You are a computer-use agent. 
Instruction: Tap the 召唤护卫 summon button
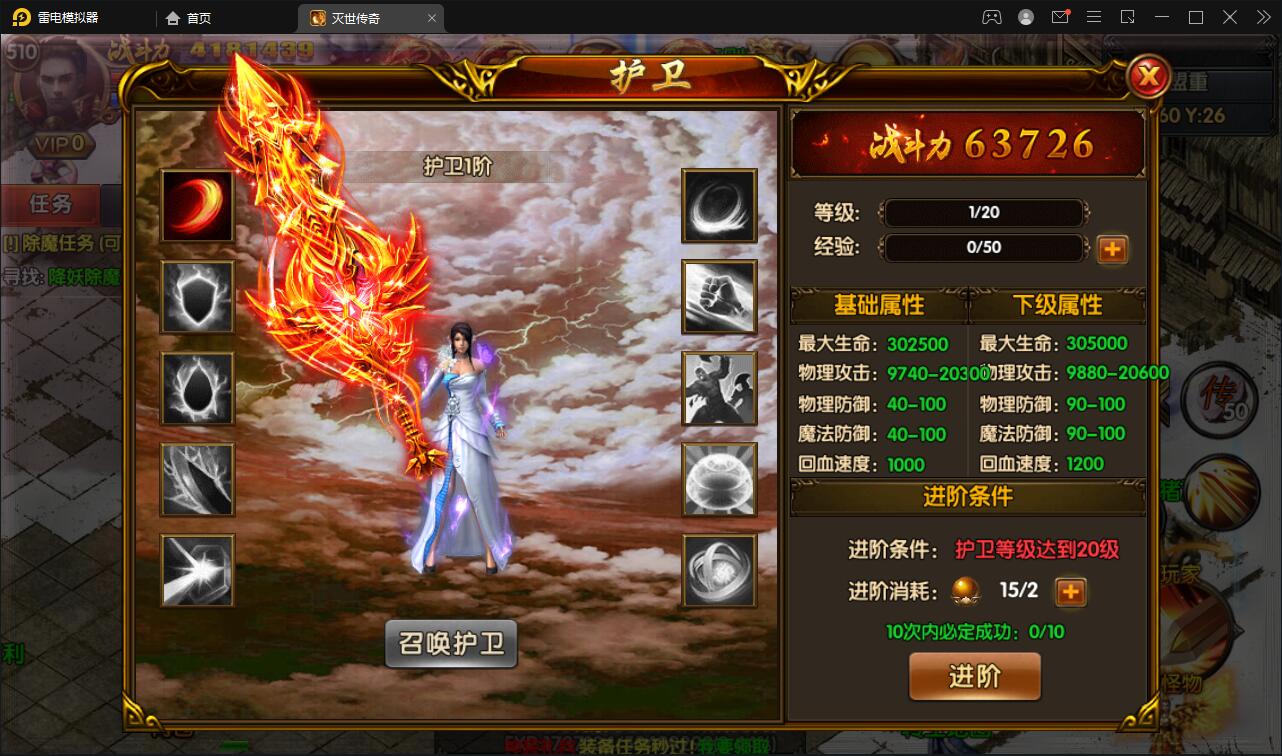tap(451, 645)
